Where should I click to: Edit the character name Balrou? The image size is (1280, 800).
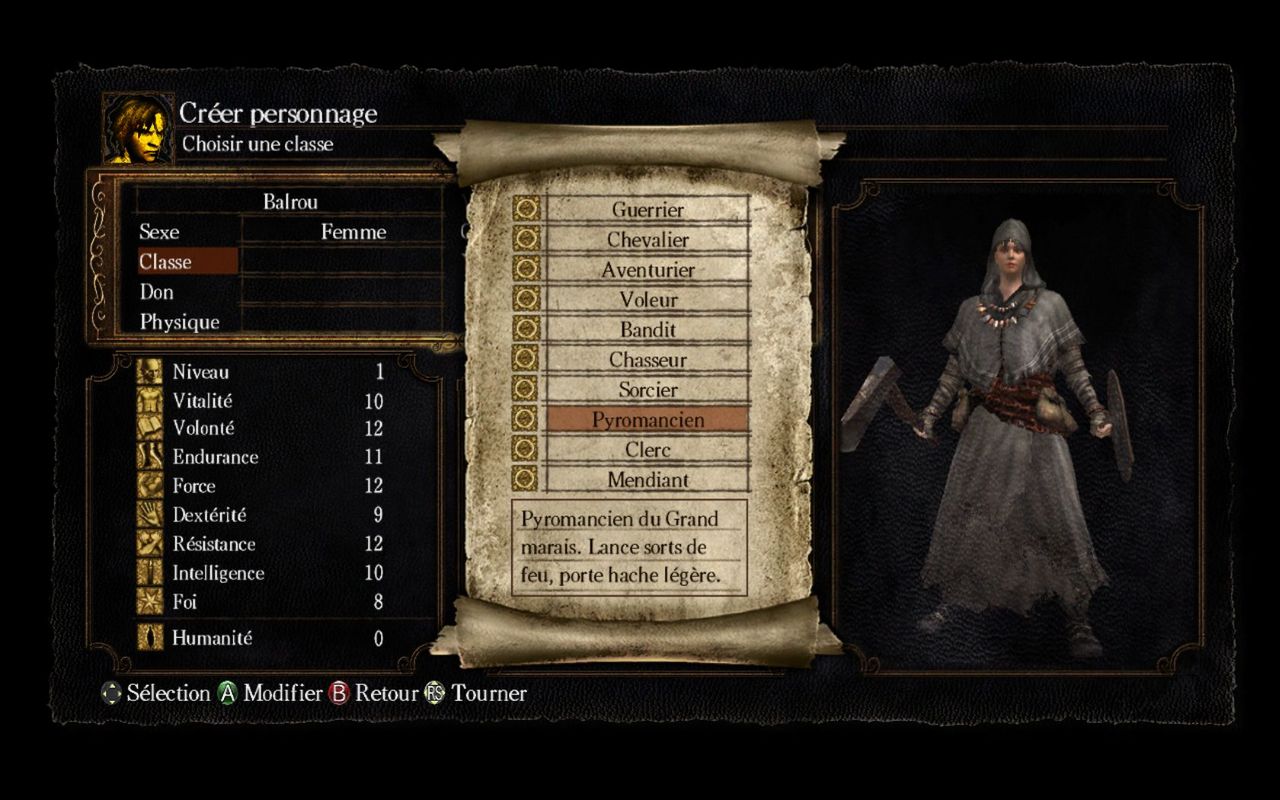pyautogui.click(x=290, y=202)
